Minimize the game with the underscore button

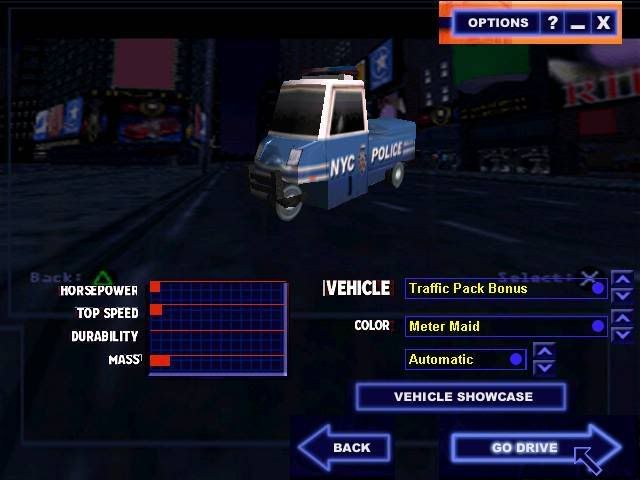click(577, 22)
